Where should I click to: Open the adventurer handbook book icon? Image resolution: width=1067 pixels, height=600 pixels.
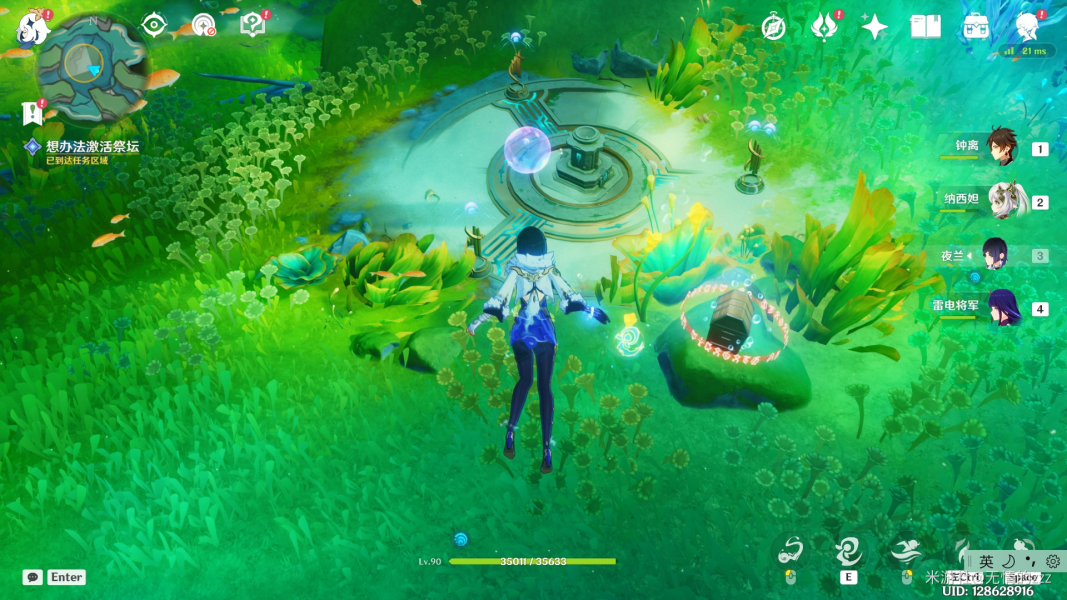[x=925, y=27]
